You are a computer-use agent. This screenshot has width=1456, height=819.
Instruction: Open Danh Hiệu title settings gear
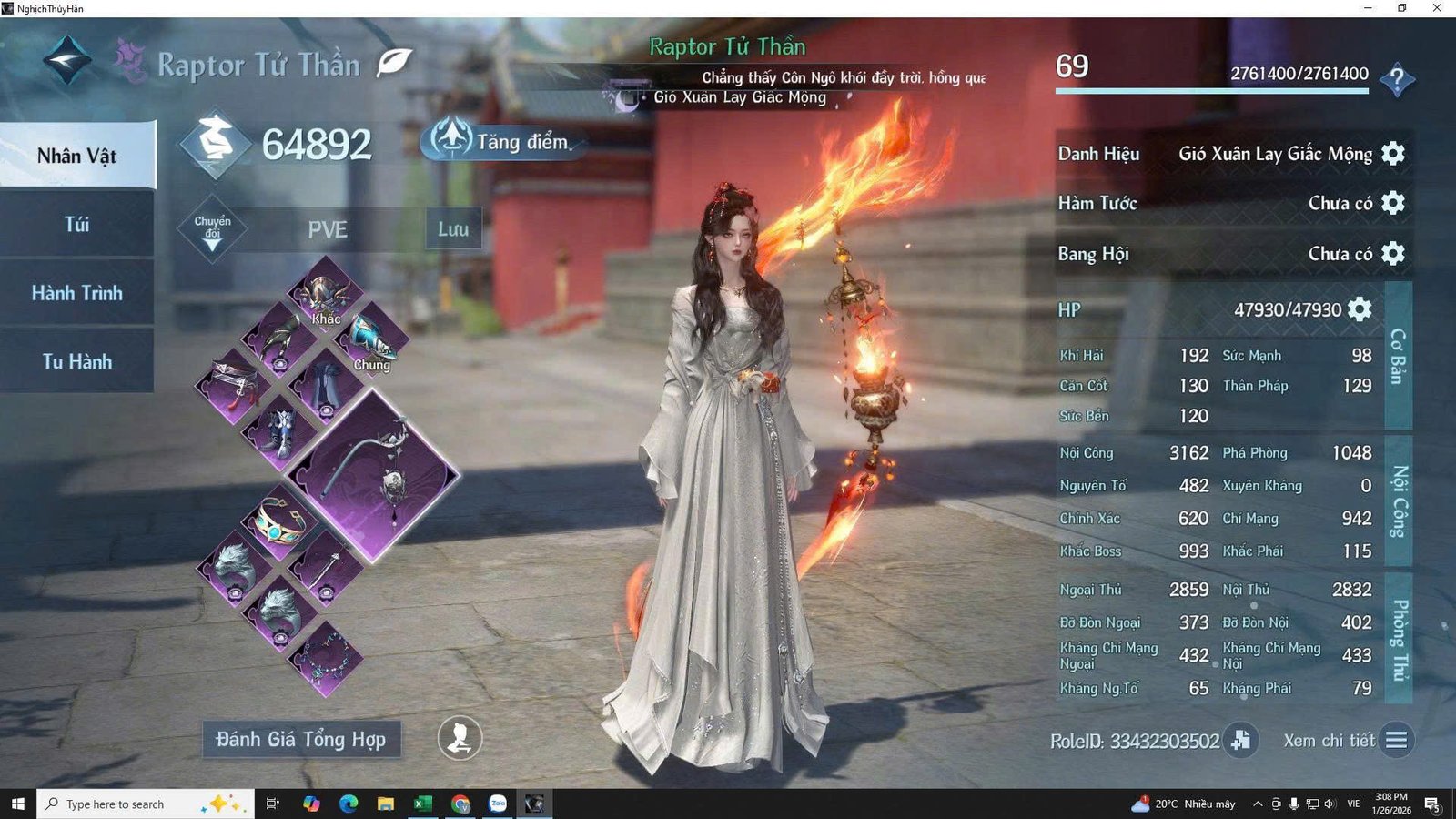(1393, 153)
